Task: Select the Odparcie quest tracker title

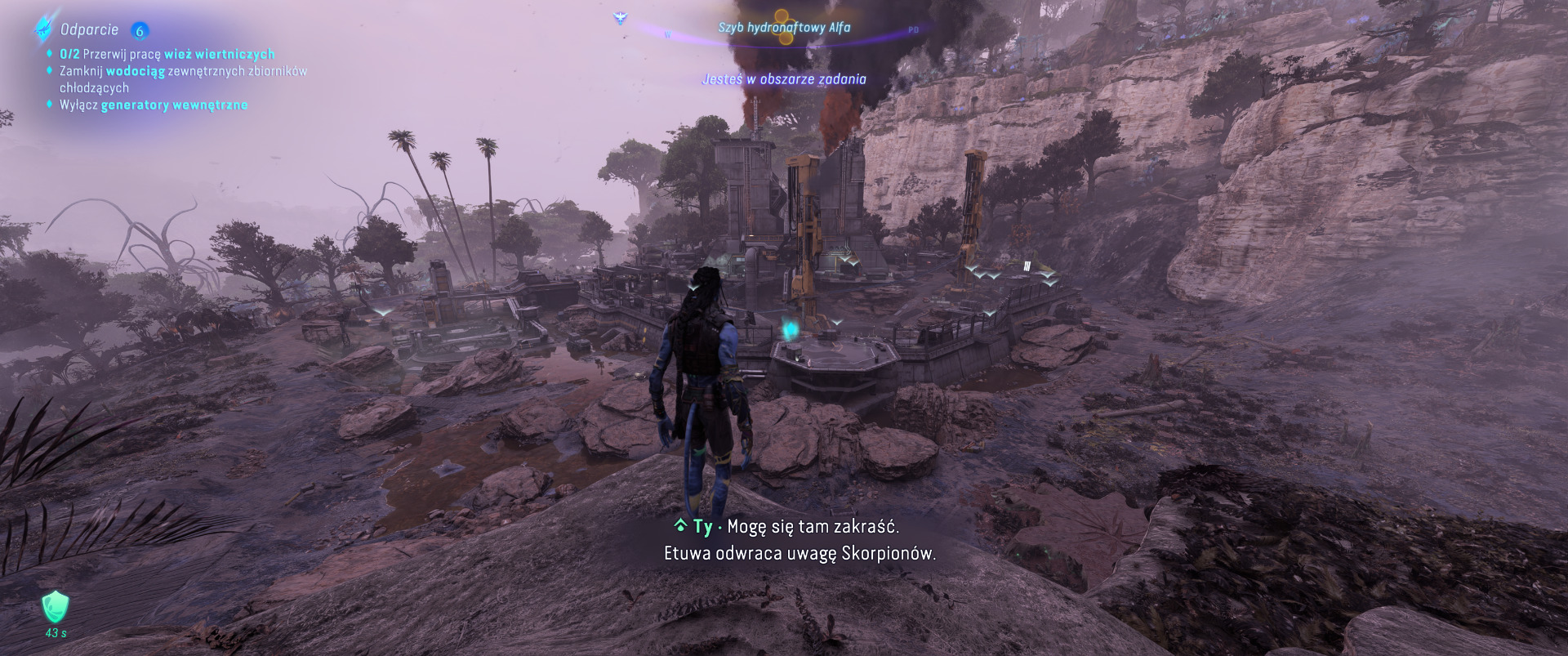Action: pos(89,30)
